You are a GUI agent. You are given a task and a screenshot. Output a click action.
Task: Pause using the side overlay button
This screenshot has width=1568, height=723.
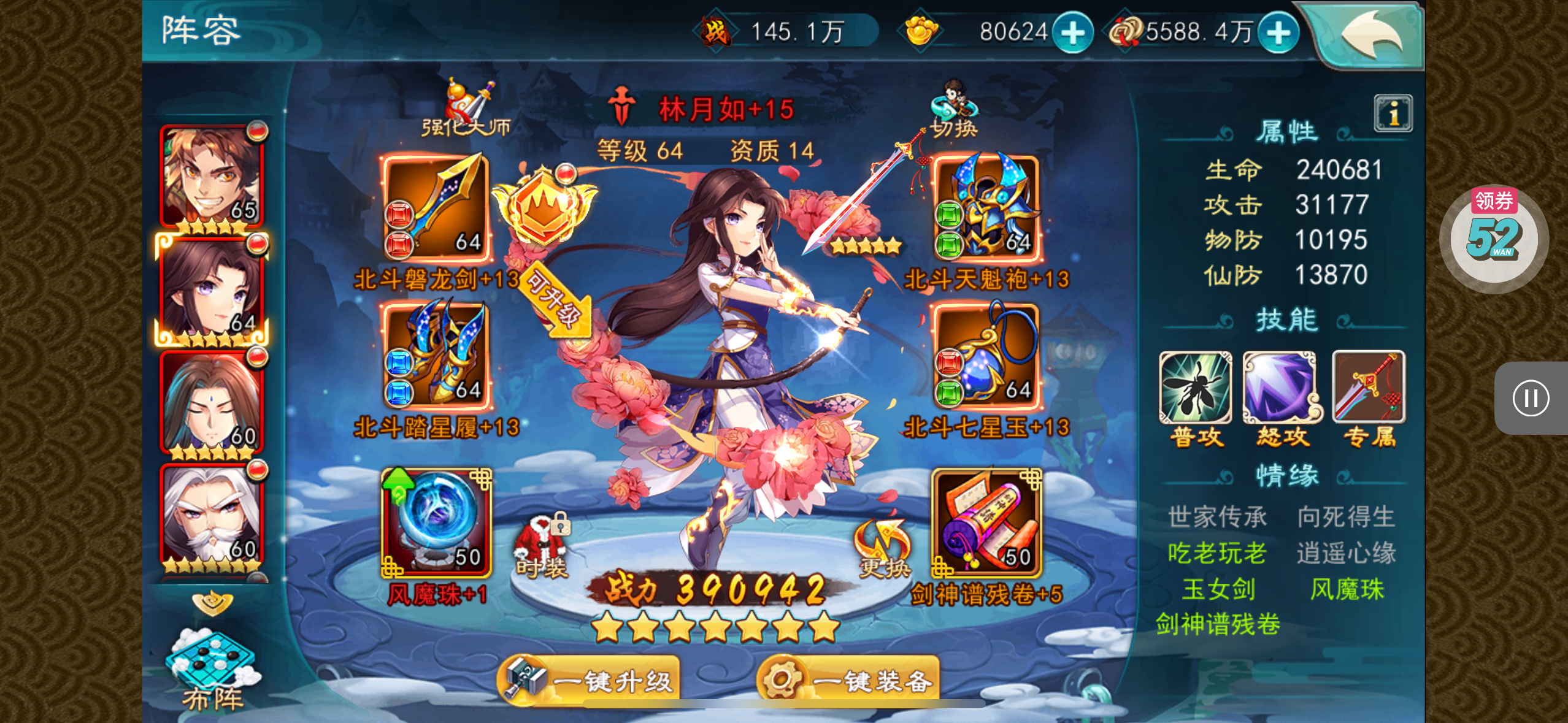point(1531,398)
